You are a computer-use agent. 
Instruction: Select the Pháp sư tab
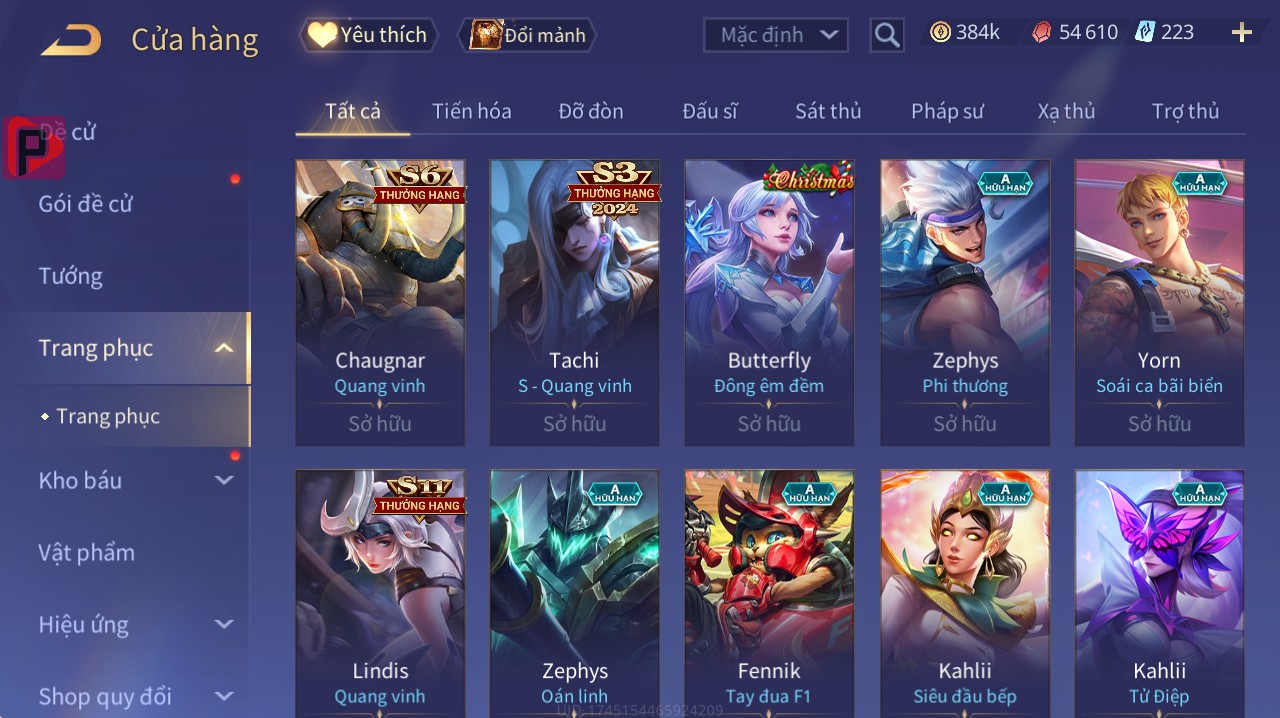(x=947, y=111)
